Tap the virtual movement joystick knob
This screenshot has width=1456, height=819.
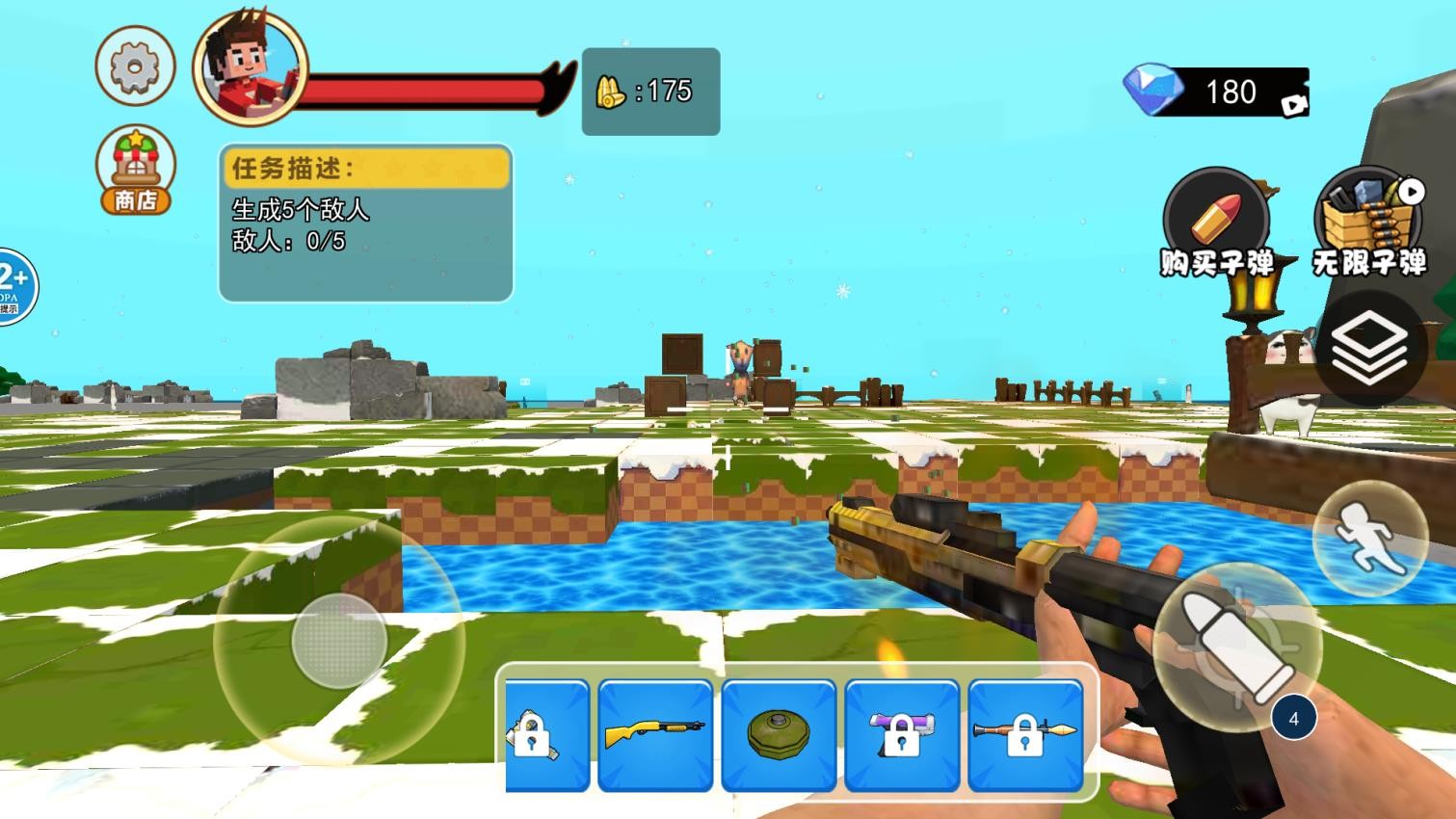pyautogui.click(x=338, y=640)
